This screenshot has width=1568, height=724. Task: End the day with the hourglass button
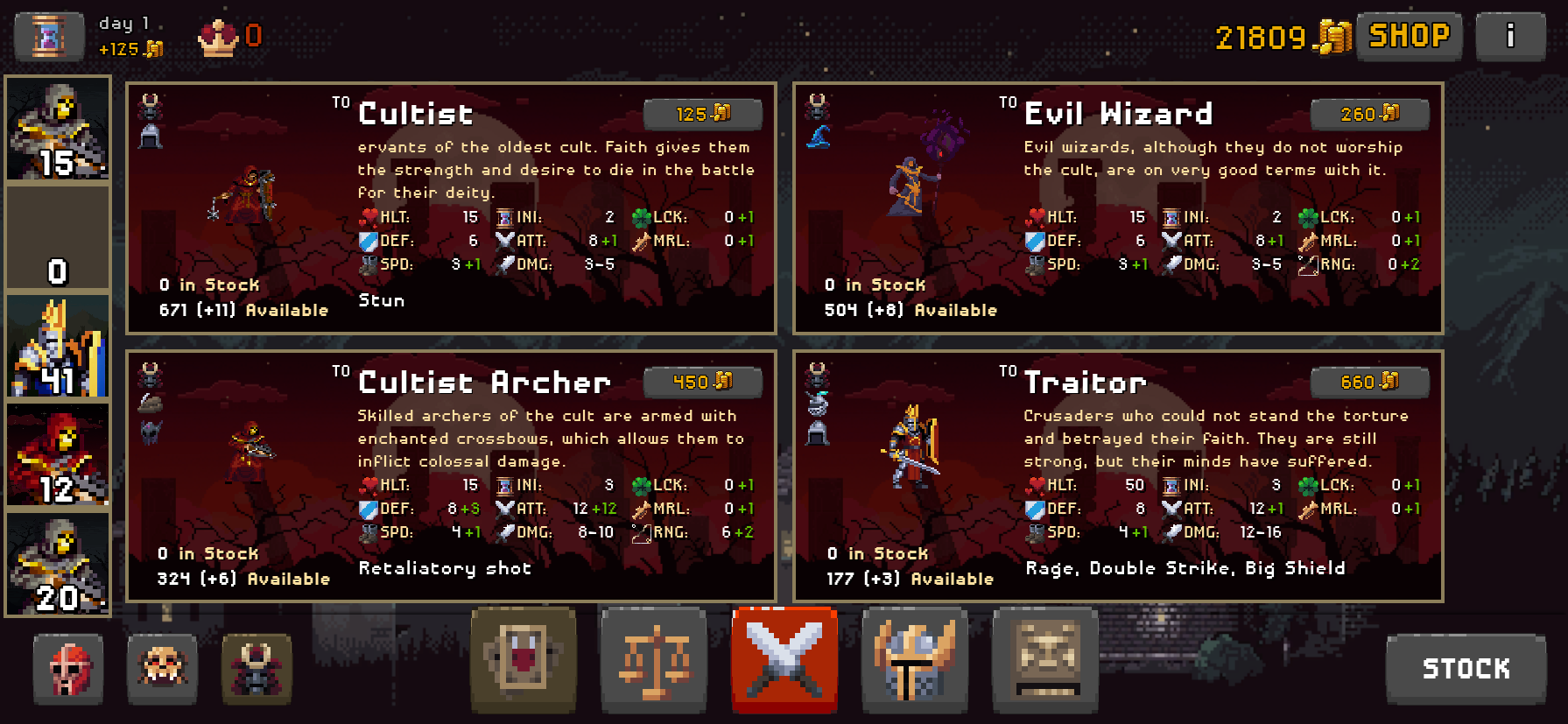point(49,36)
